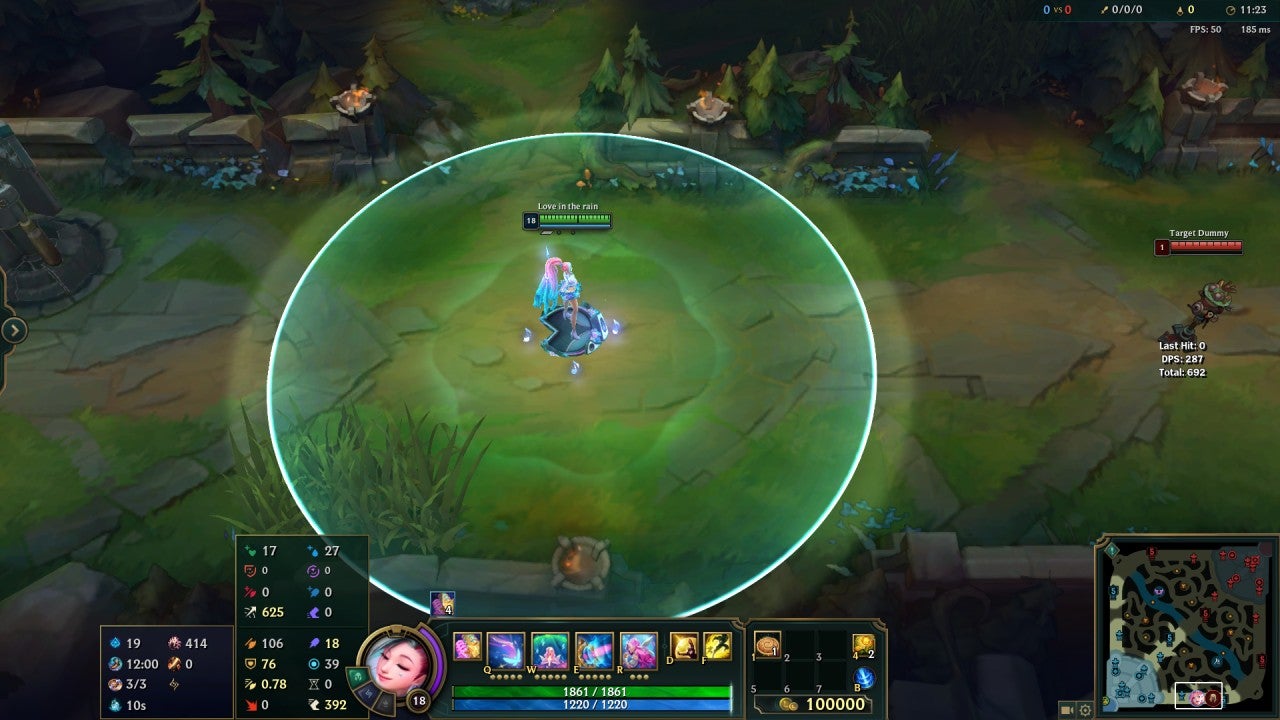Click the buff icon above the ability bar
Screen dimensions: 1280x720
(x=442, y=603)
